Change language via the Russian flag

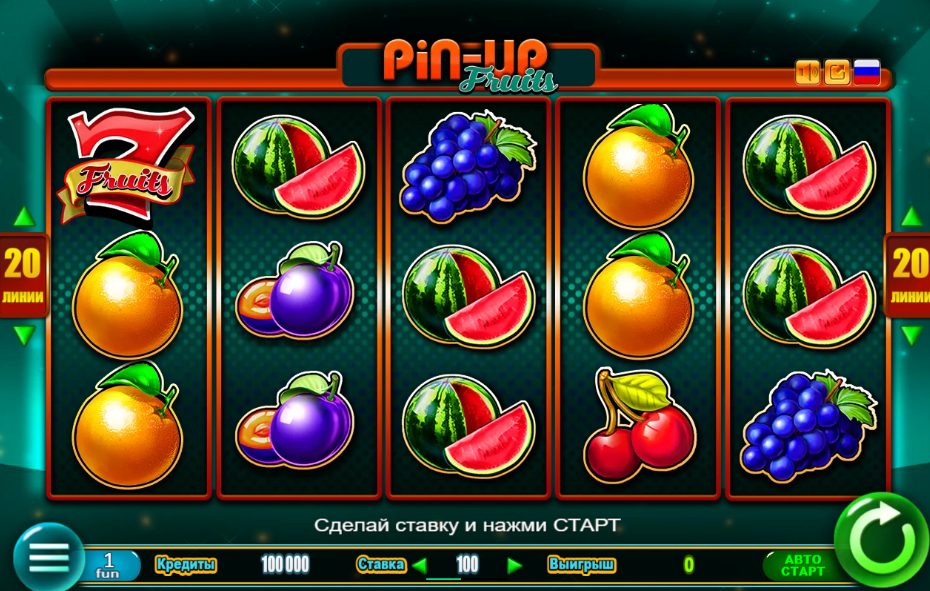867,72
